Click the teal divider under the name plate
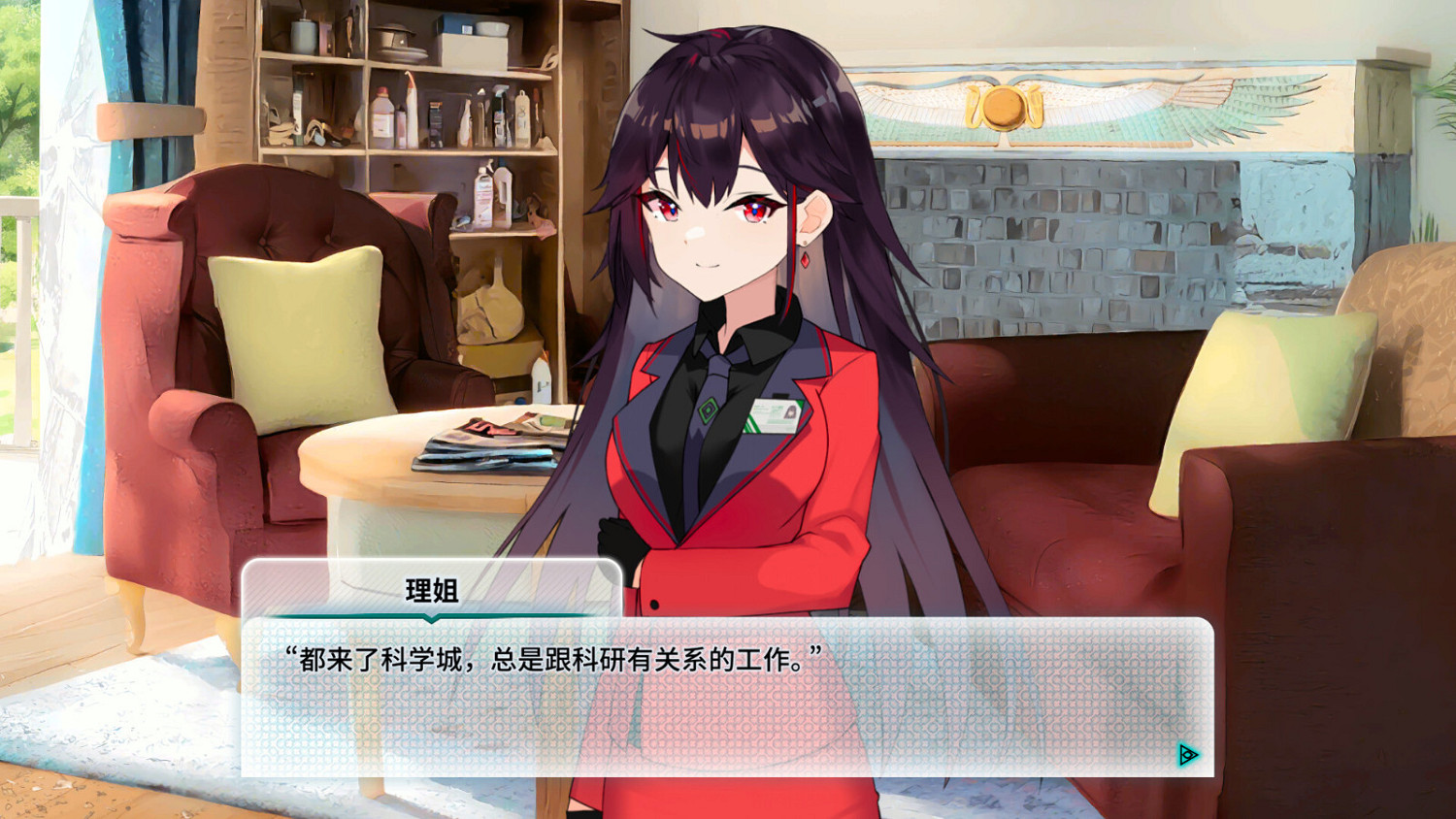 [434, 614]
